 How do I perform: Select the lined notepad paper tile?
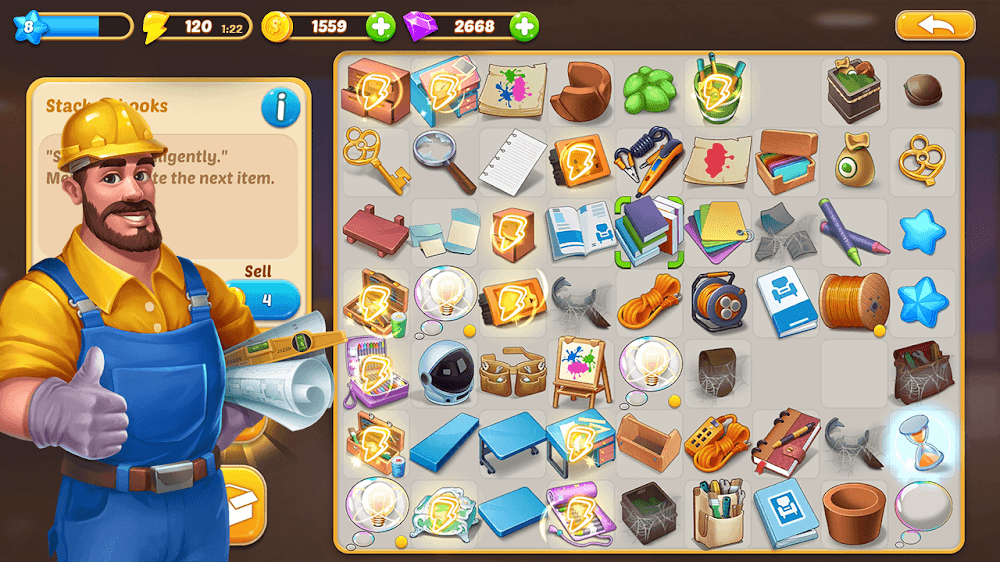point(513,160)
